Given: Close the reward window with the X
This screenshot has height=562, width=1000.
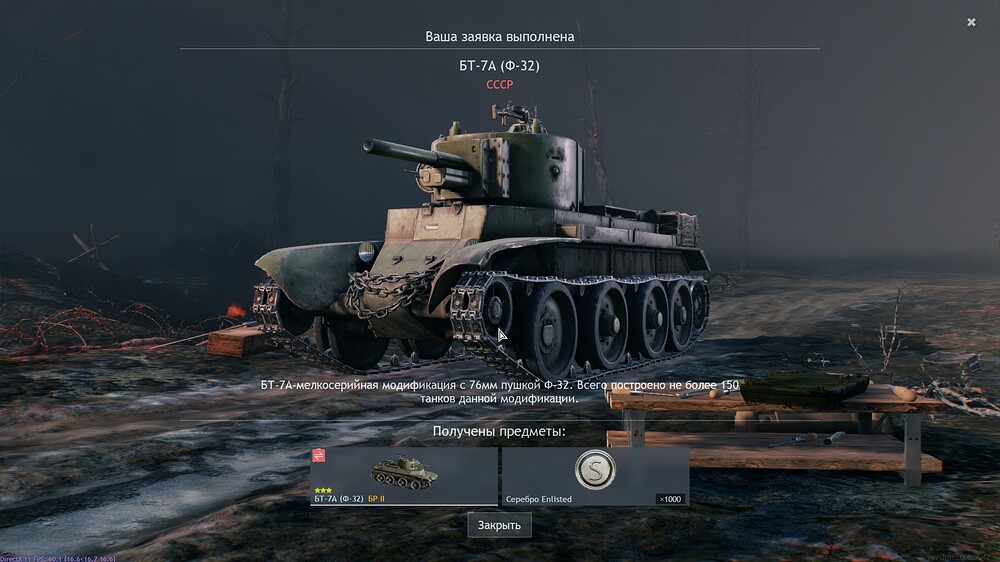Looking at the screenshot, I should (x=971, y=22).
